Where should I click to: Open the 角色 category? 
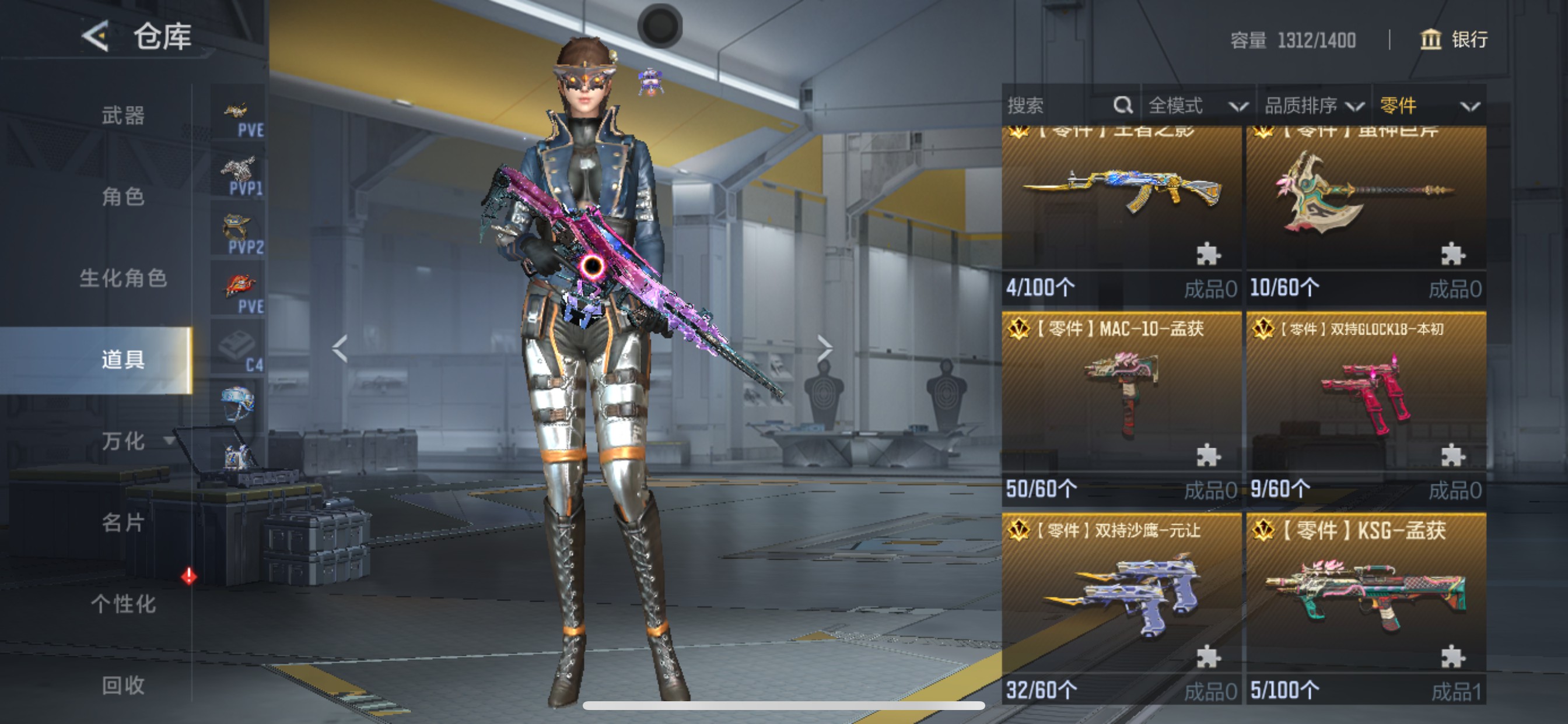(x=123, y=196)
